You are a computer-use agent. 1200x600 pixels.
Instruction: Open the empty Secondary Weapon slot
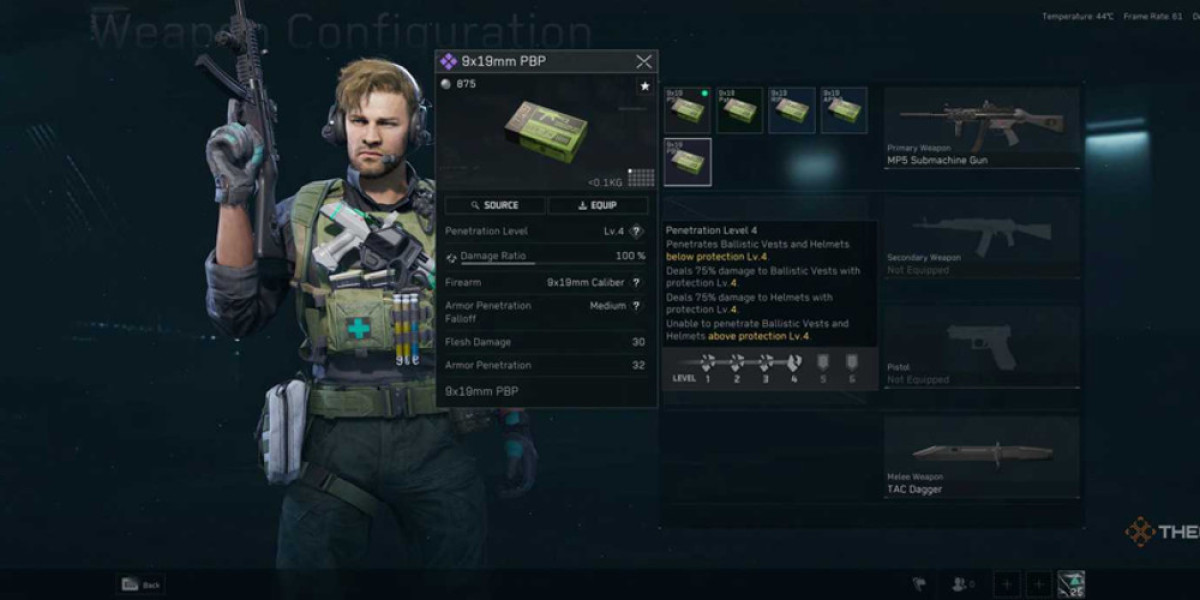[981, 236]
